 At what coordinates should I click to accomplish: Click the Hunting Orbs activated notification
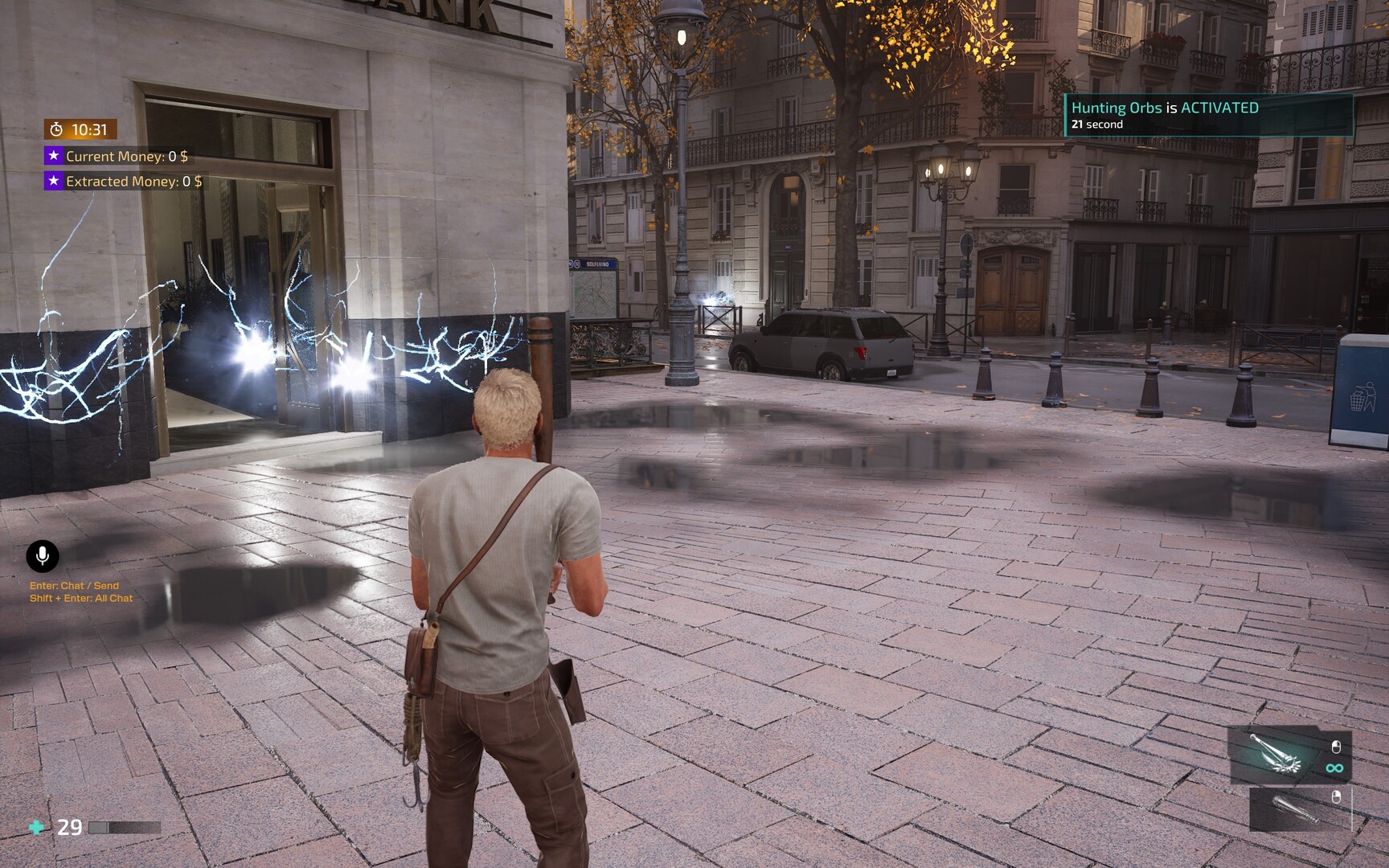pyautogui.click(x=1207, y=115)
